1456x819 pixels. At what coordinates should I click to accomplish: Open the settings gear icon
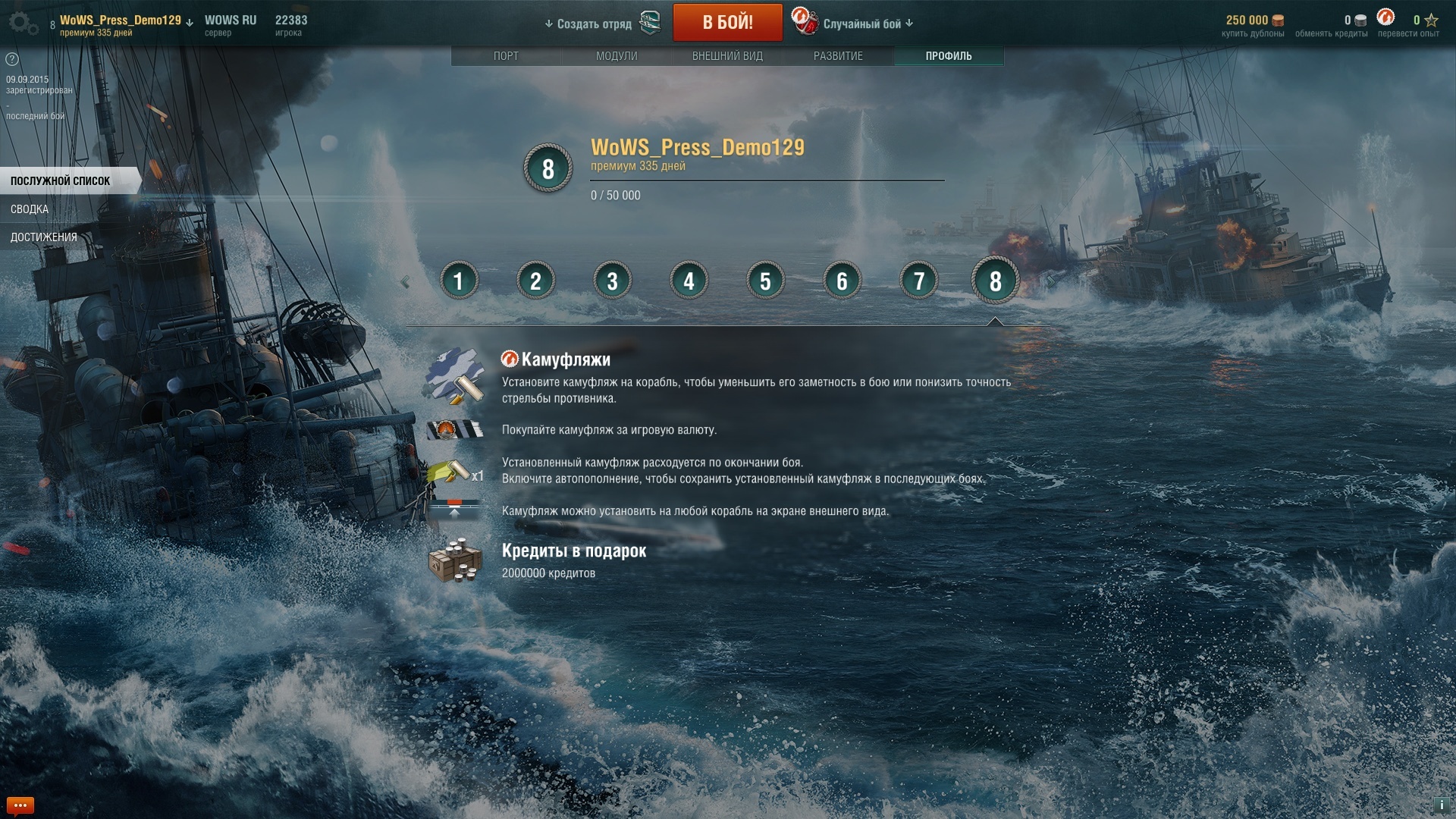tap(23, 24)
